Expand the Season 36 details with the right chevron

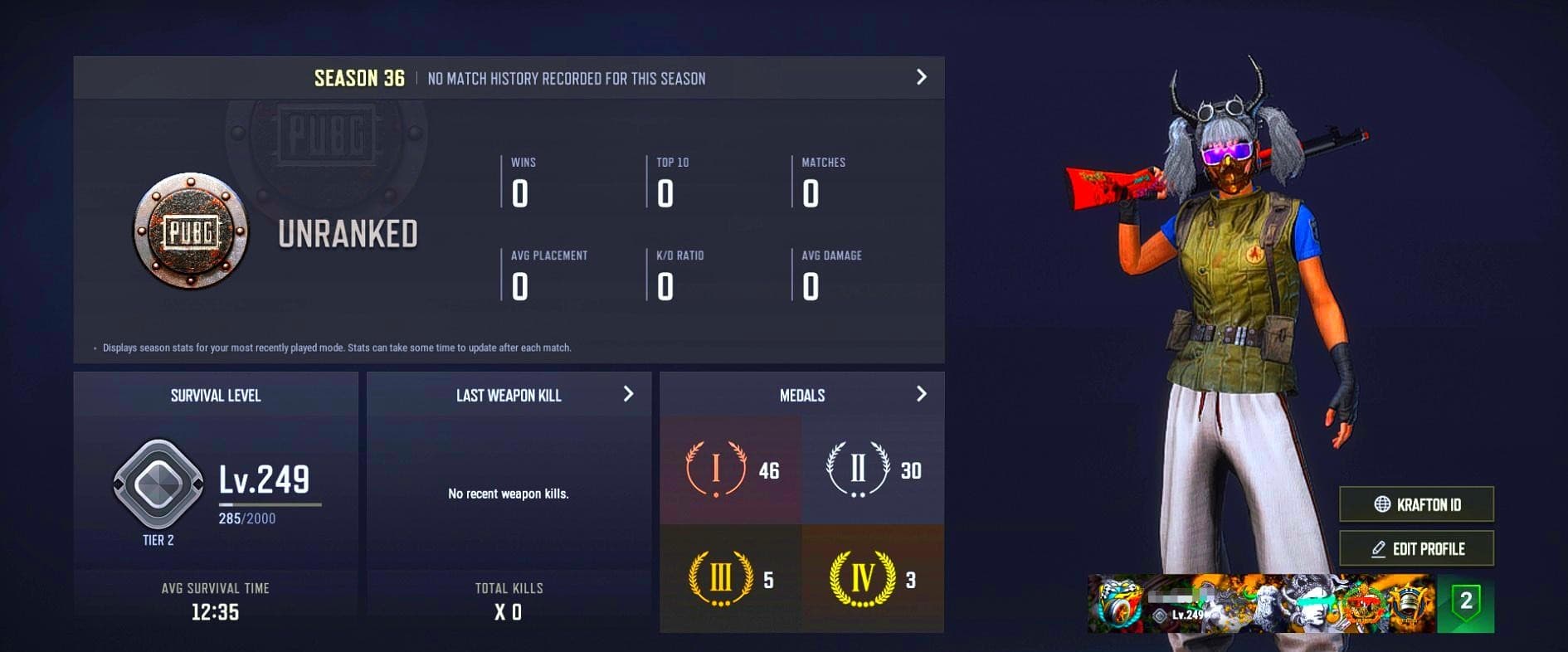[x=920, y=77]
